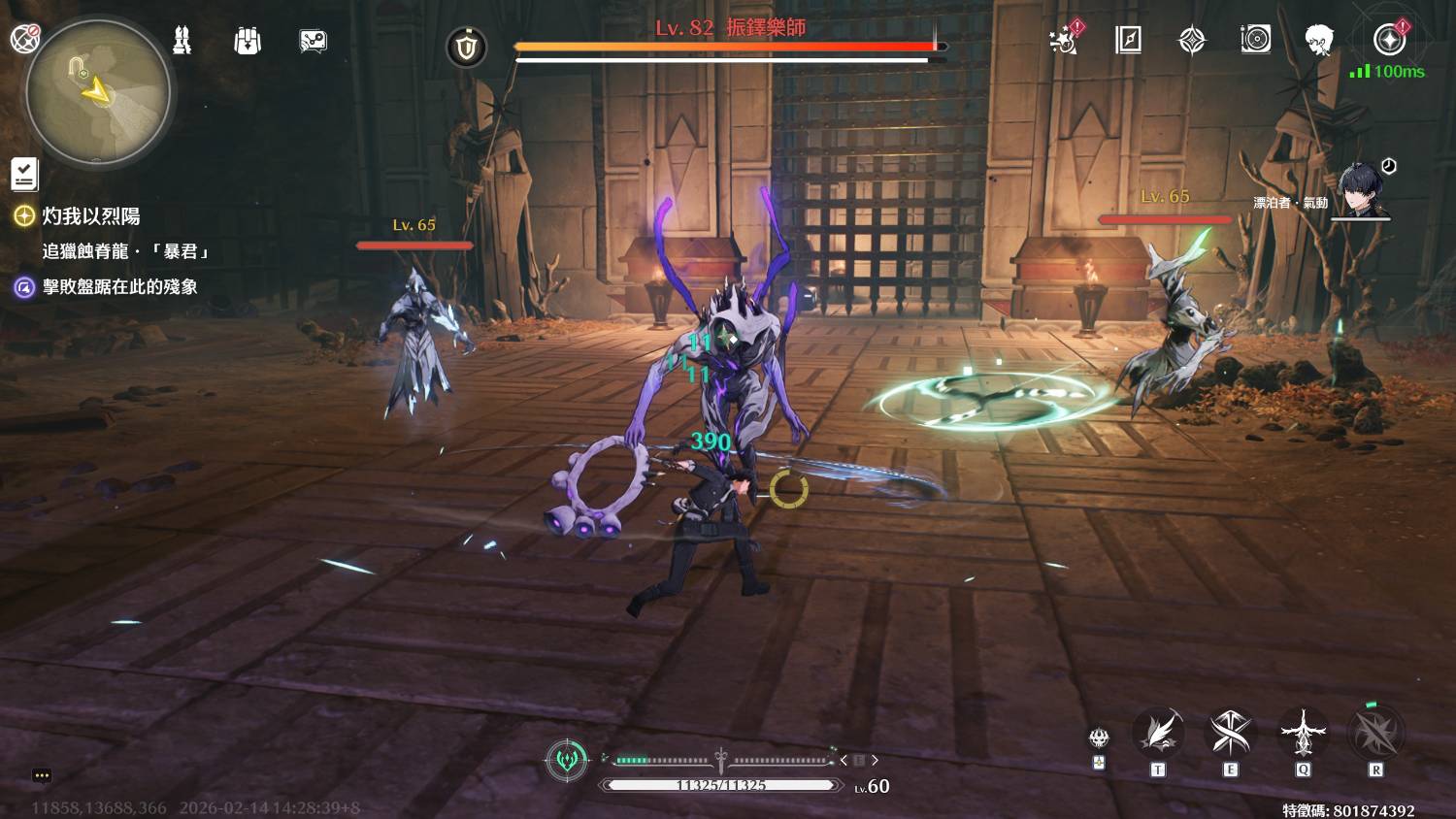Open the events party-popper icon

tap(1065, 40)
